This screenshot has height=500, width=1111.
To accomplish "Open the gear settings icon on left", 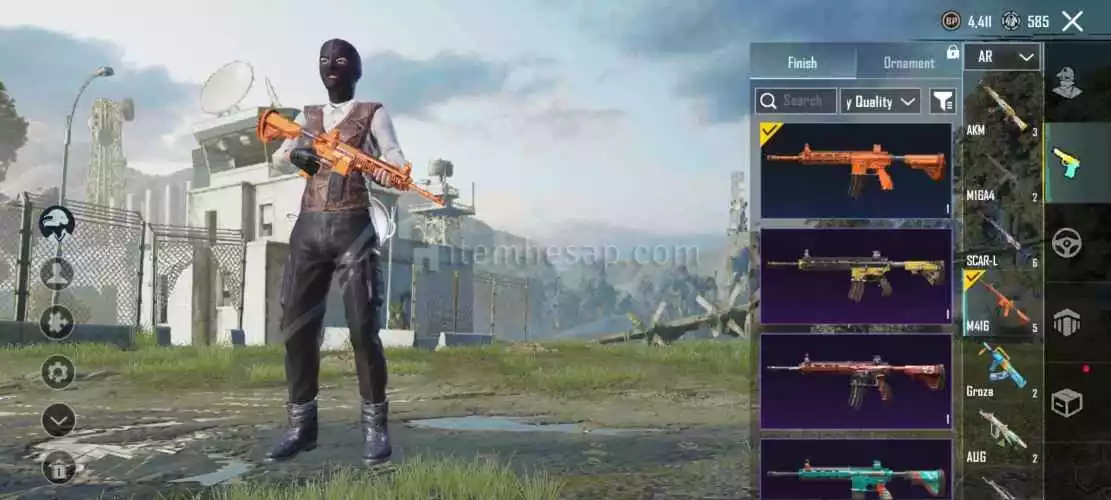I will tap(58, 372).
